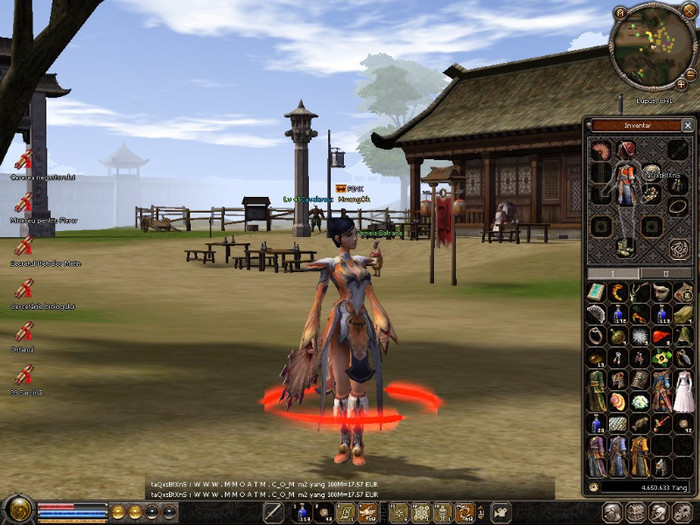This screenshot has width=700, height=525.
Task: Select the white wedding dress in inventory
Action: coord(683,389)
